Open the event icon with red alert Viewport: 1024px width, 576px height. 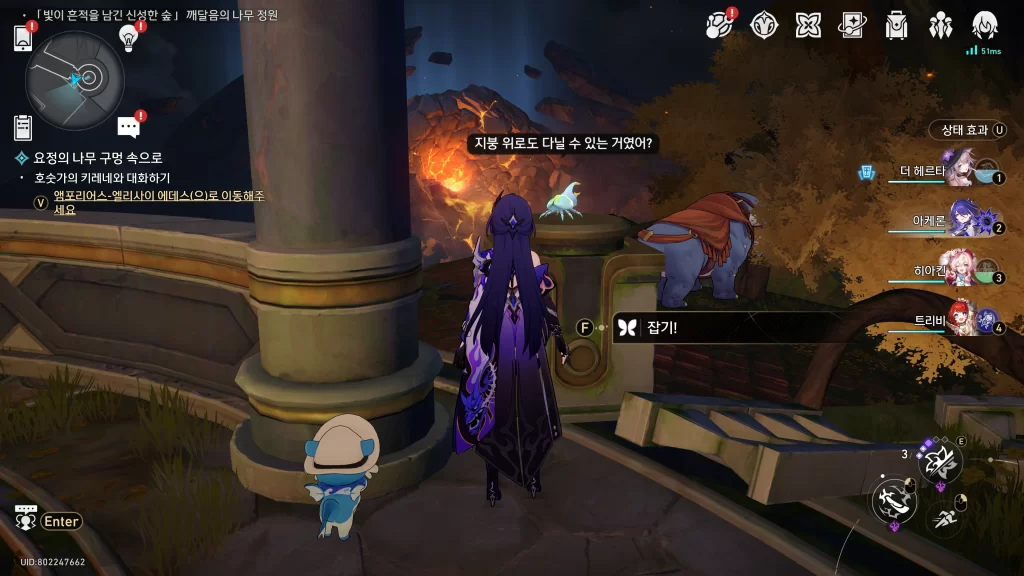[x=720, y=25]
